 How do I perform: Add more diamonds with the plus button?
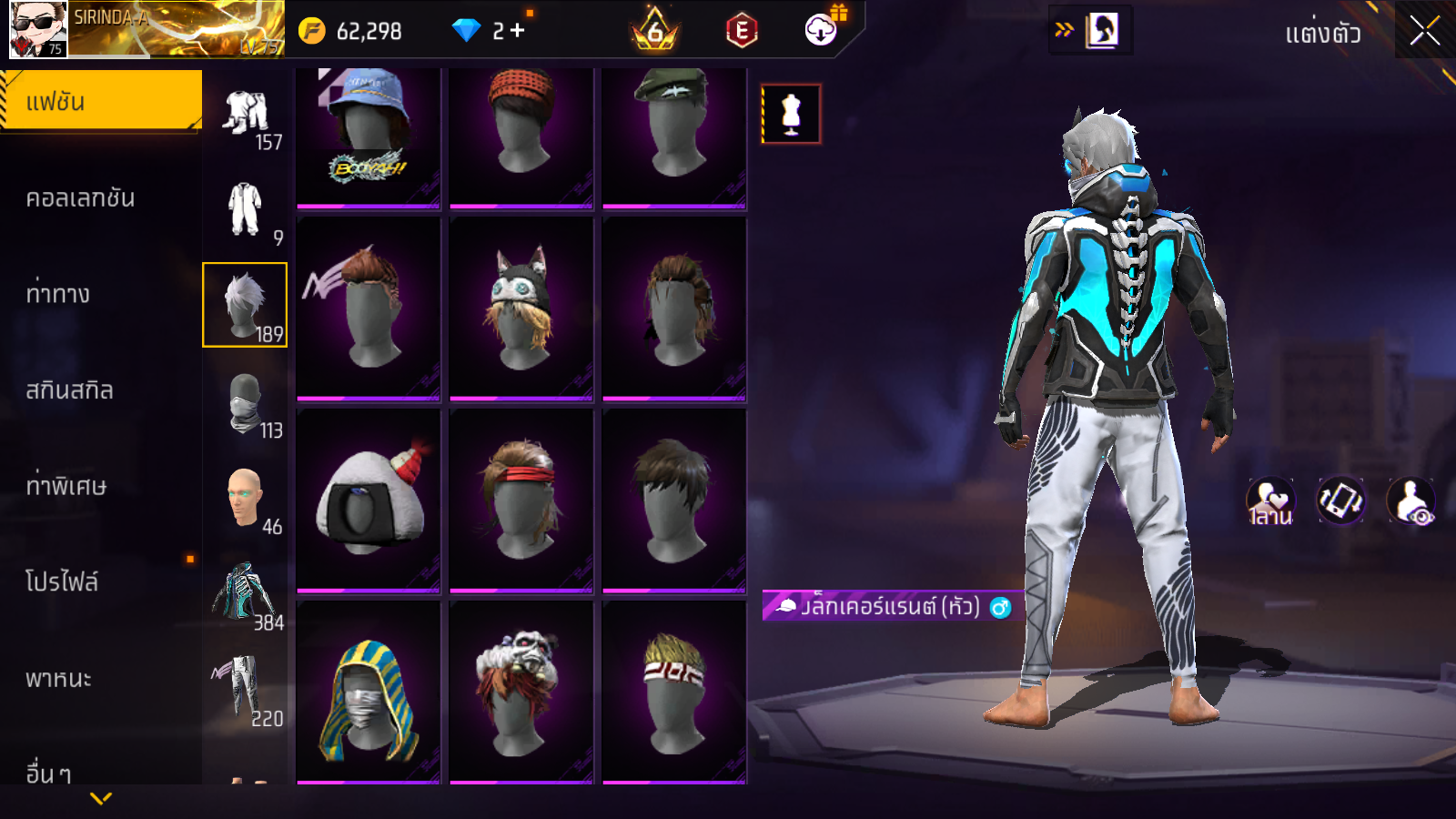point(518,31)
